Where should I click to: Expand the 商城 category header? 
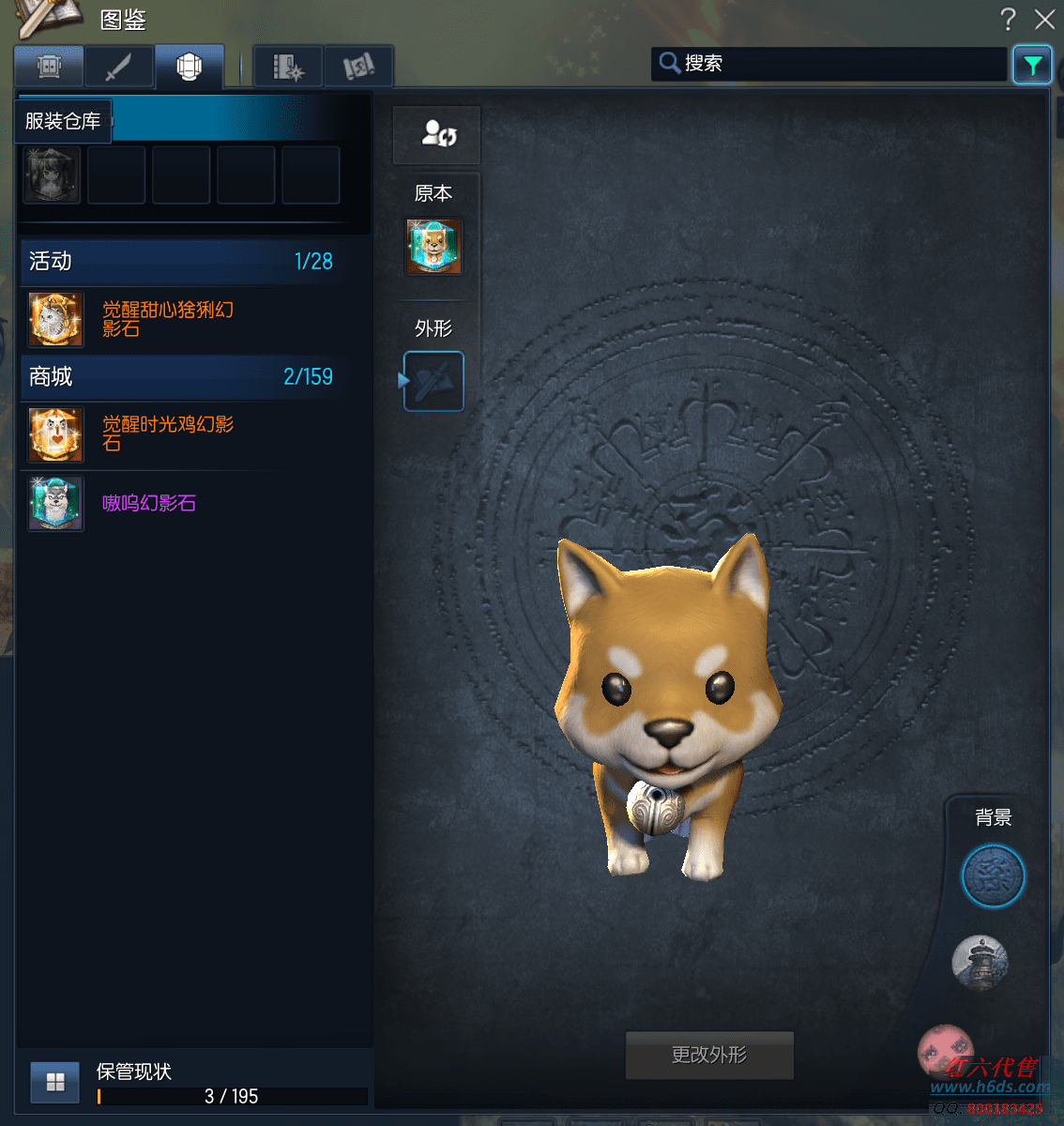click(182, 377)
